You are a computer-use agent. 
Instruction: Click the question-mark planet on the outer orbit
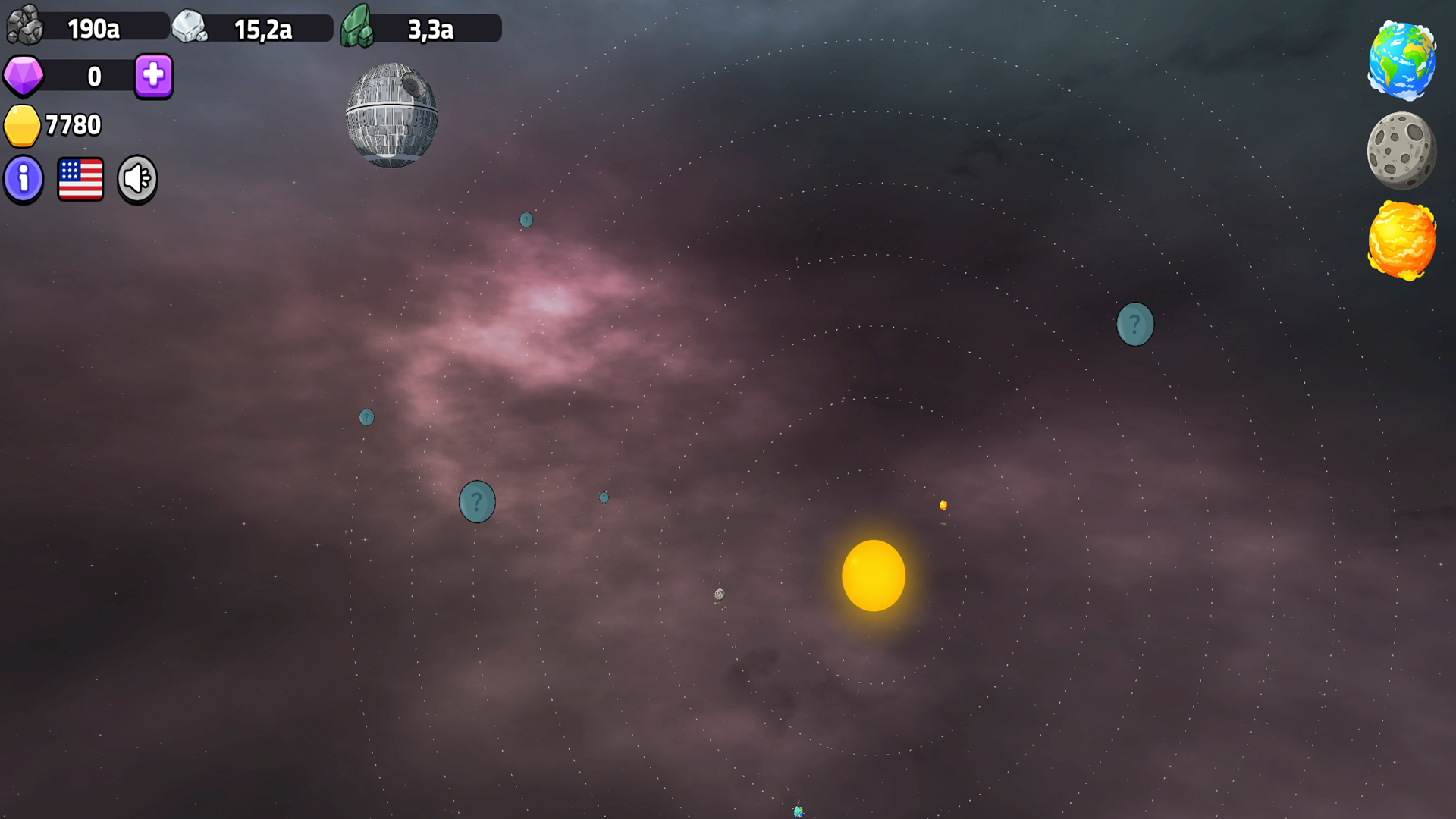(x=1134, y=324)
